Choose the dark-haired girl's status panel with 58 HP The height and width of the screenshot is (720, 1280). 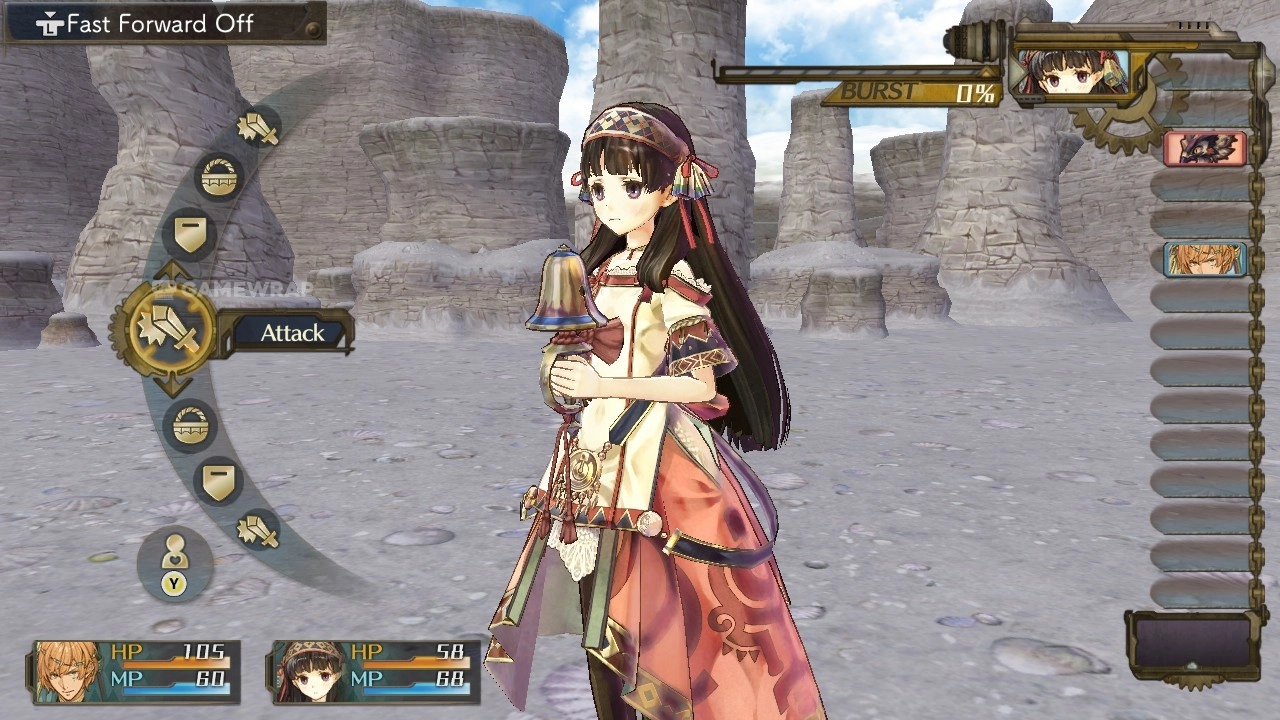click(x=373, y=671)
